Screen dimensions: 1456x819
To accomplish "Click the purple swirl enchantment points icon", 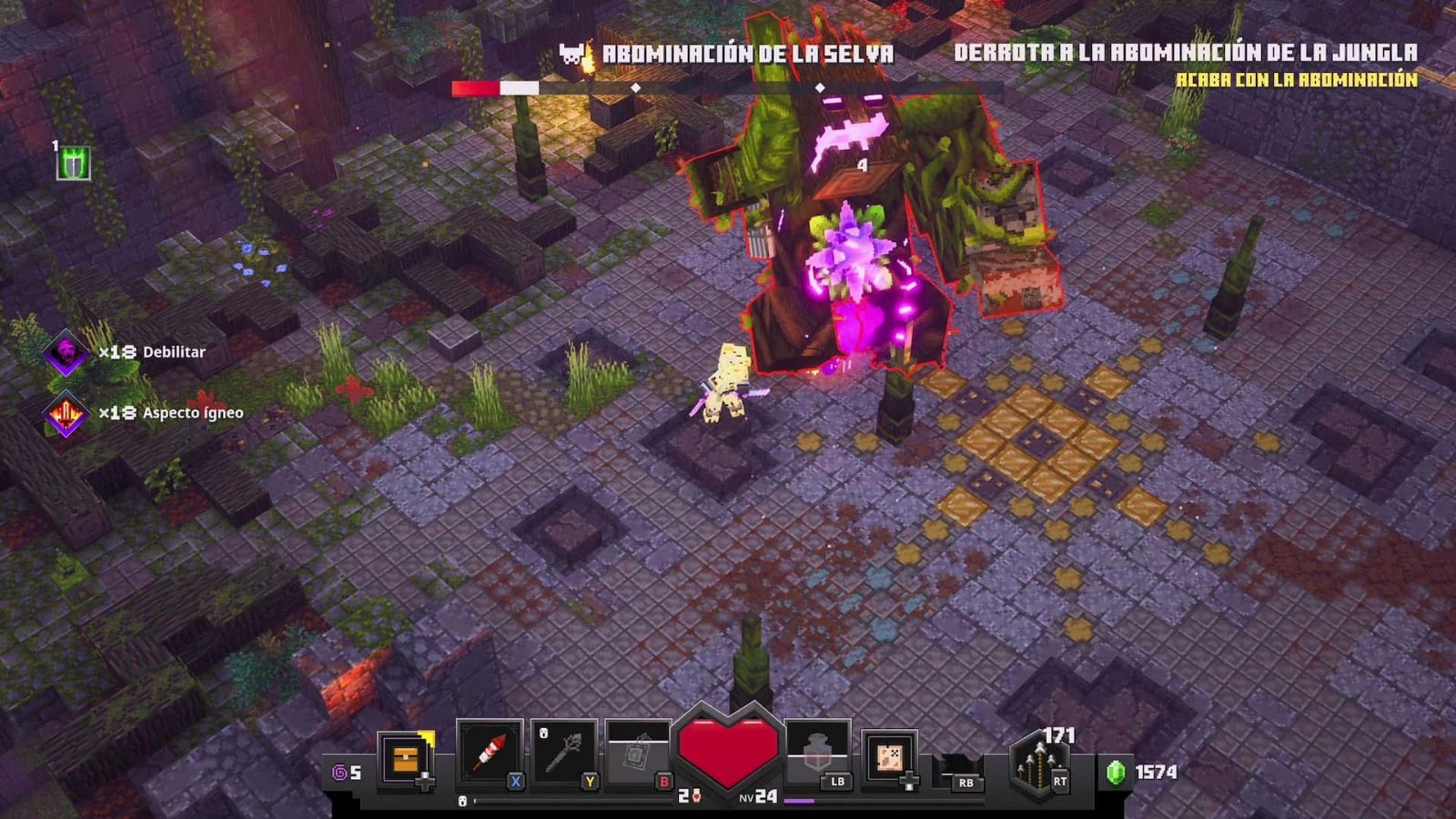I will pyautogui.click(x=339, y=773).
